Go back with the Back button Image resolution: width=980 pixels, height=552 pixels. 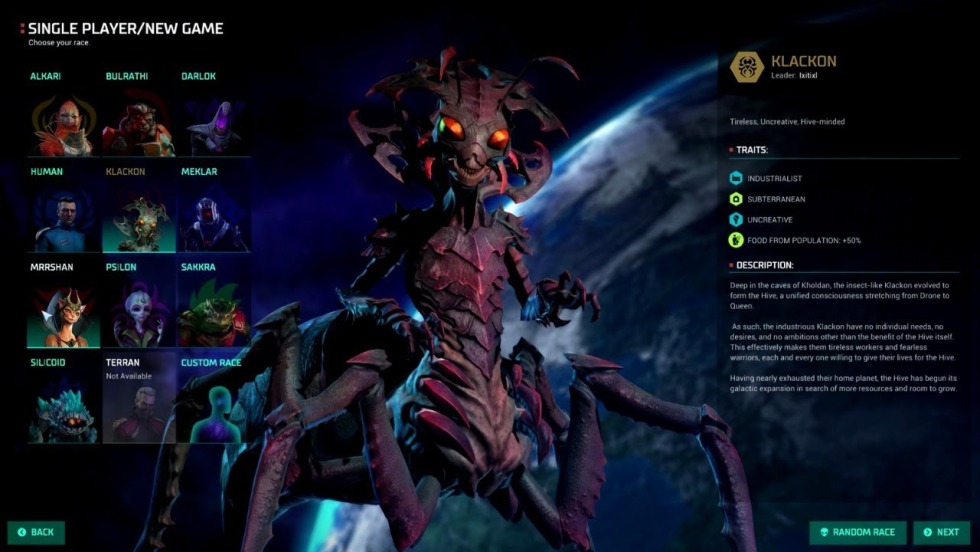37,532
